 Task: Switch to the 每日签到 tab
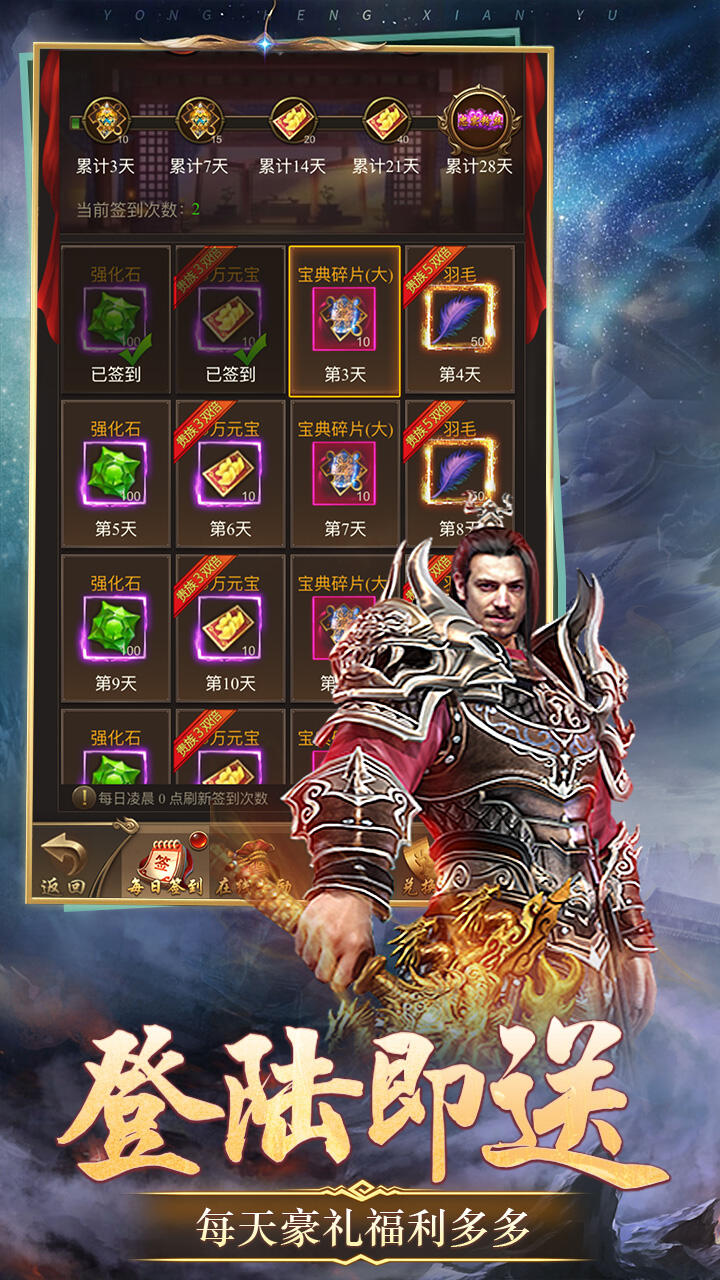pyautogui.click(x=165, y=865)
